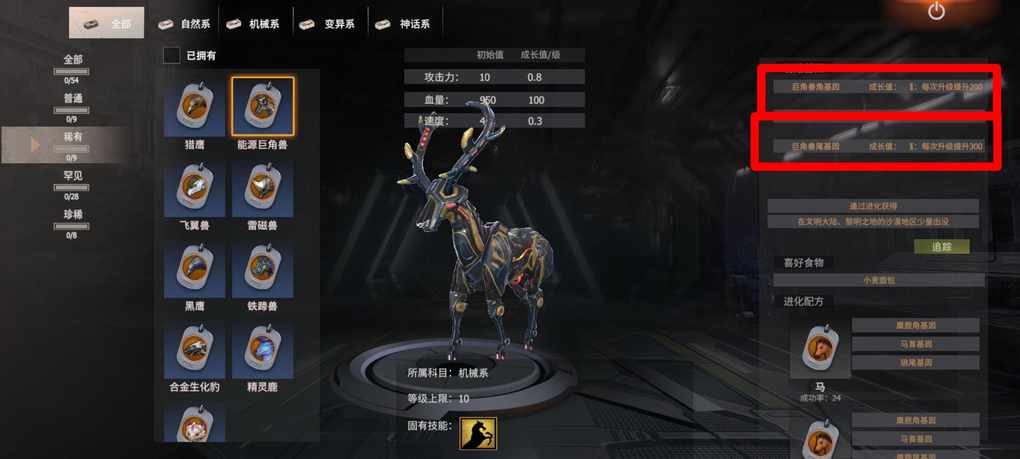Viewport: 1020px width, 459px height.
Task: Toggle the 已拥有 checkbox
Action: [172, 56]
